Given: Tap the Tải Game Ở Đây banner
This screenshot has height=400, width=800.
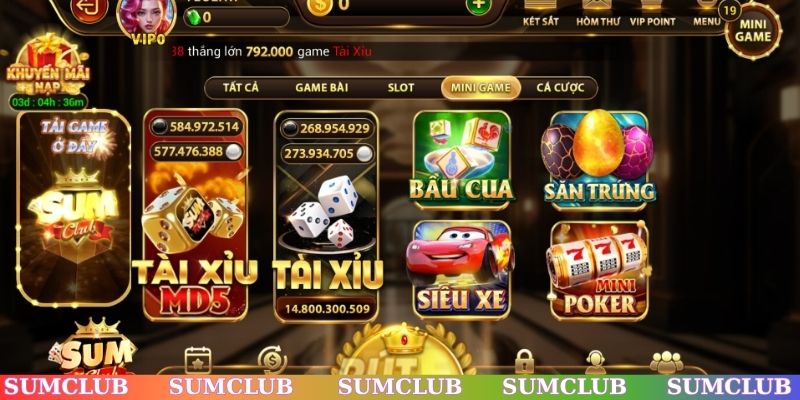Looking at the screenshot, I should (73, 207).
